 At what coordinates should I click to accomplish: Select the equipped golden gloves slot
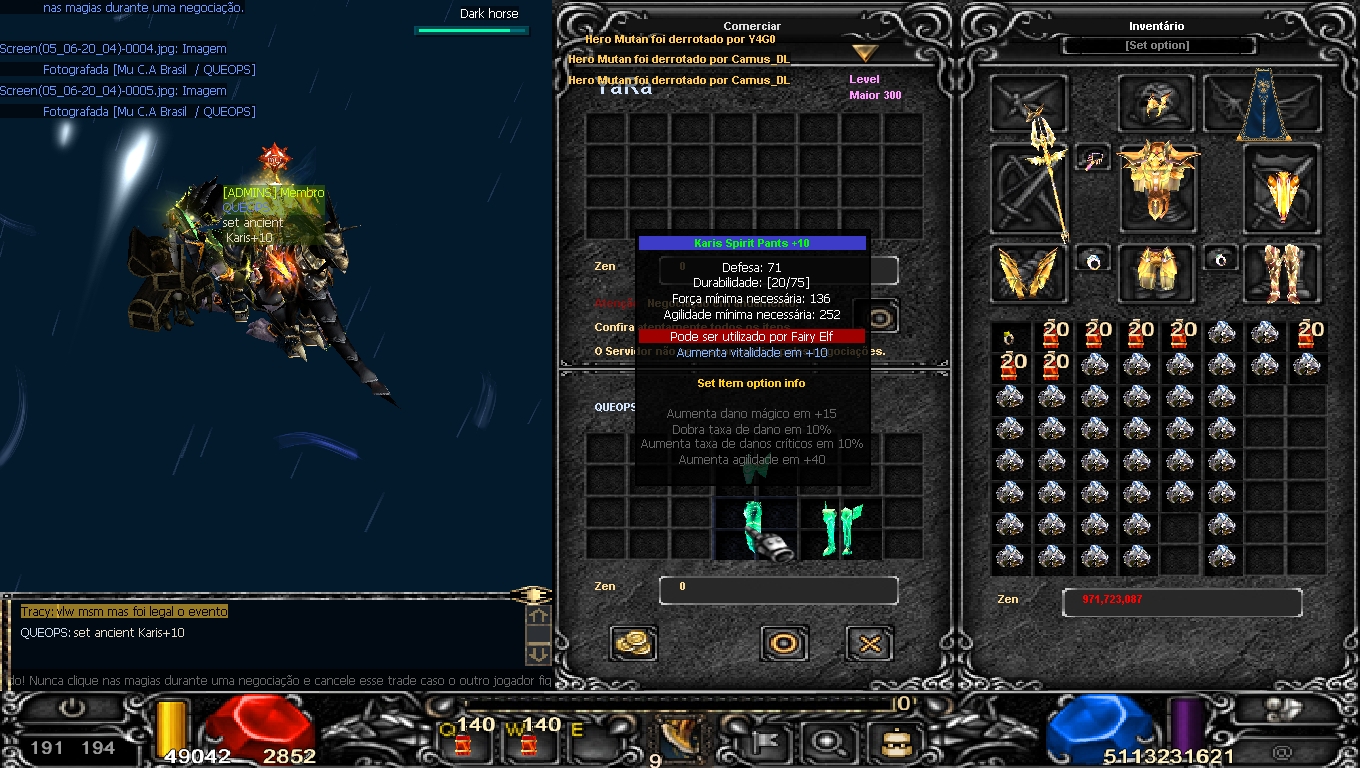[1028, 273]
